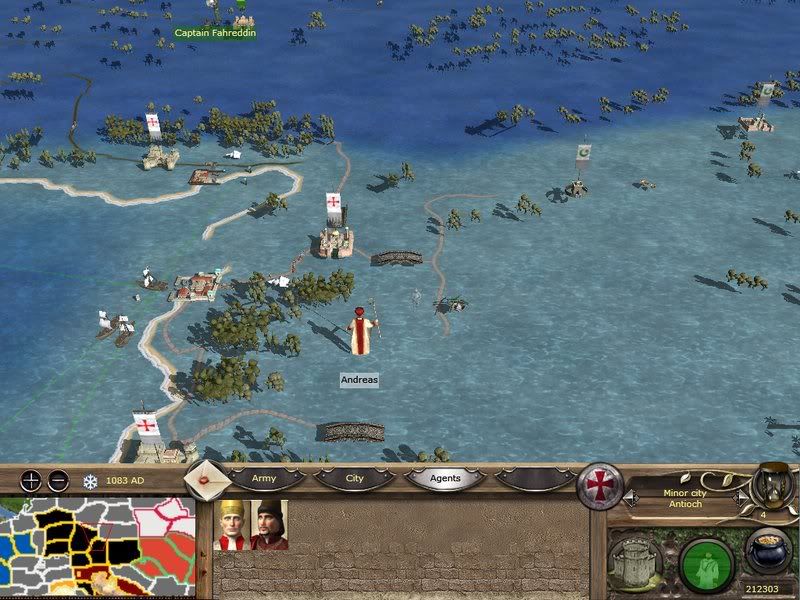Select the priest agent portrait in white mitre
The width and height of the screenshot is (800, 600).
[232, 525]
